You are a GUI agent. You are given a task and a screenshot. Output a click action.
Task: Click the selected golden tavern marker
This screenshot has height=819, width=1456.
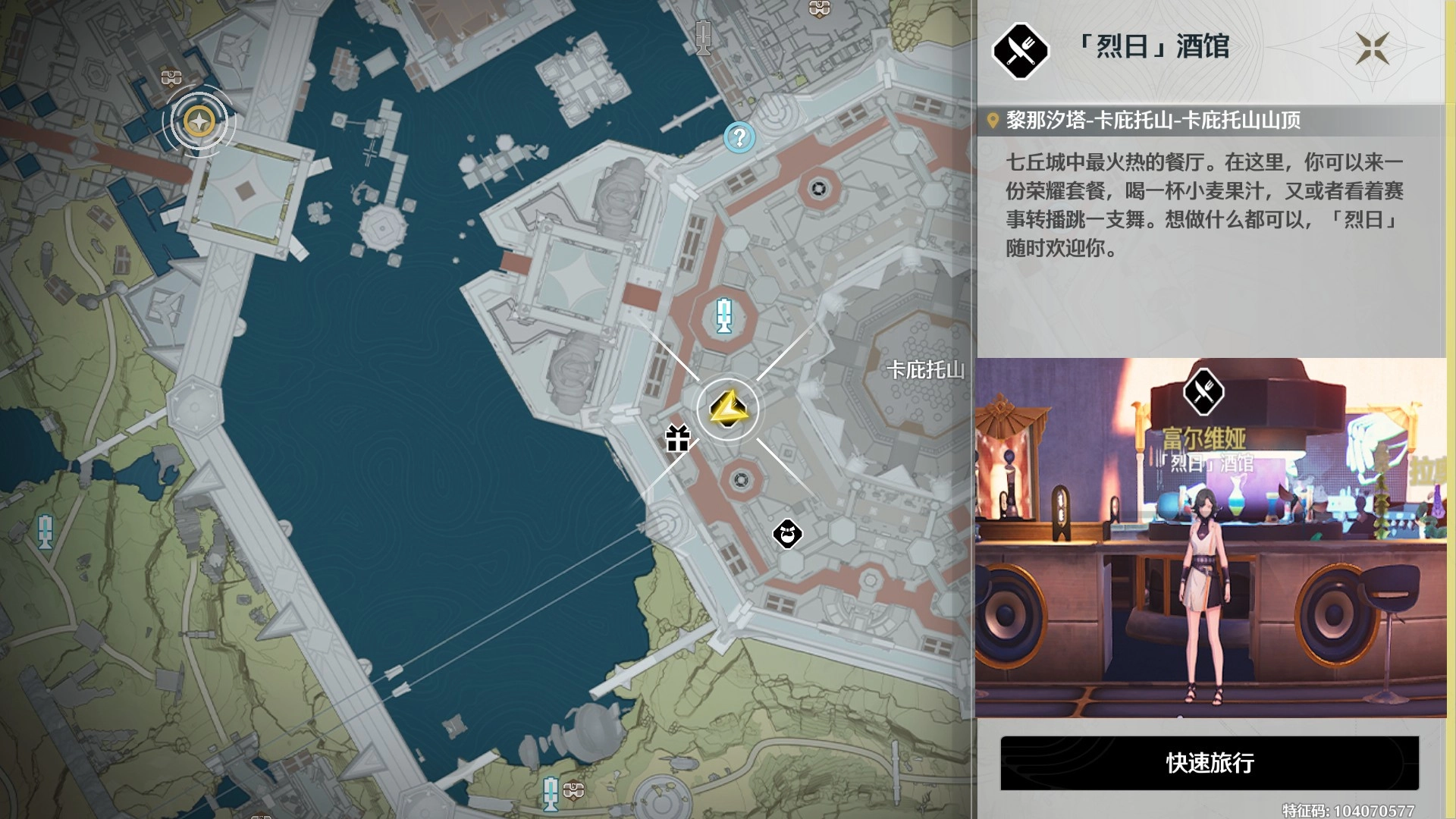728,409
